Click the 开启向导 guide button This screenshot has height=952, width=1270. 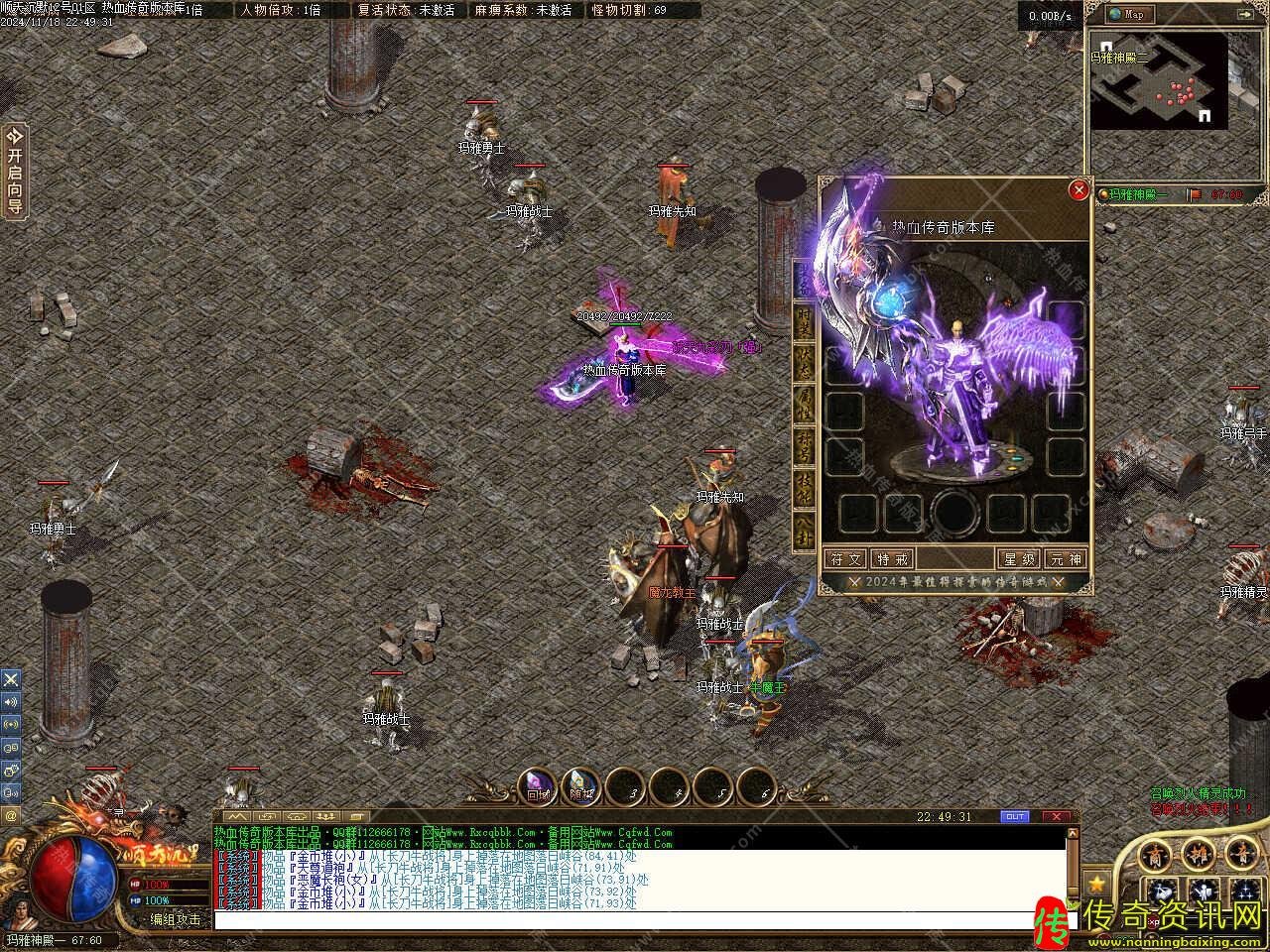(15, 171)
